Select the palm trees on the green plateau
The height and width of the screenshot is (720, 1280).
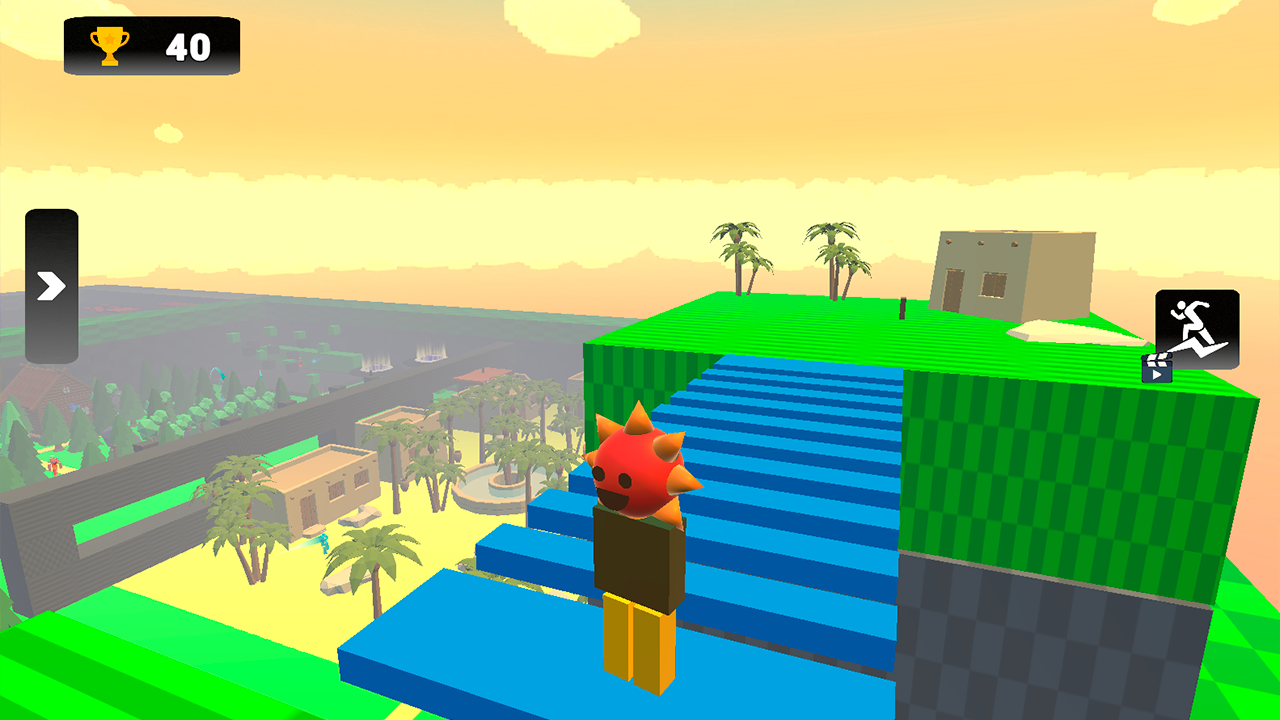(790, 260)
